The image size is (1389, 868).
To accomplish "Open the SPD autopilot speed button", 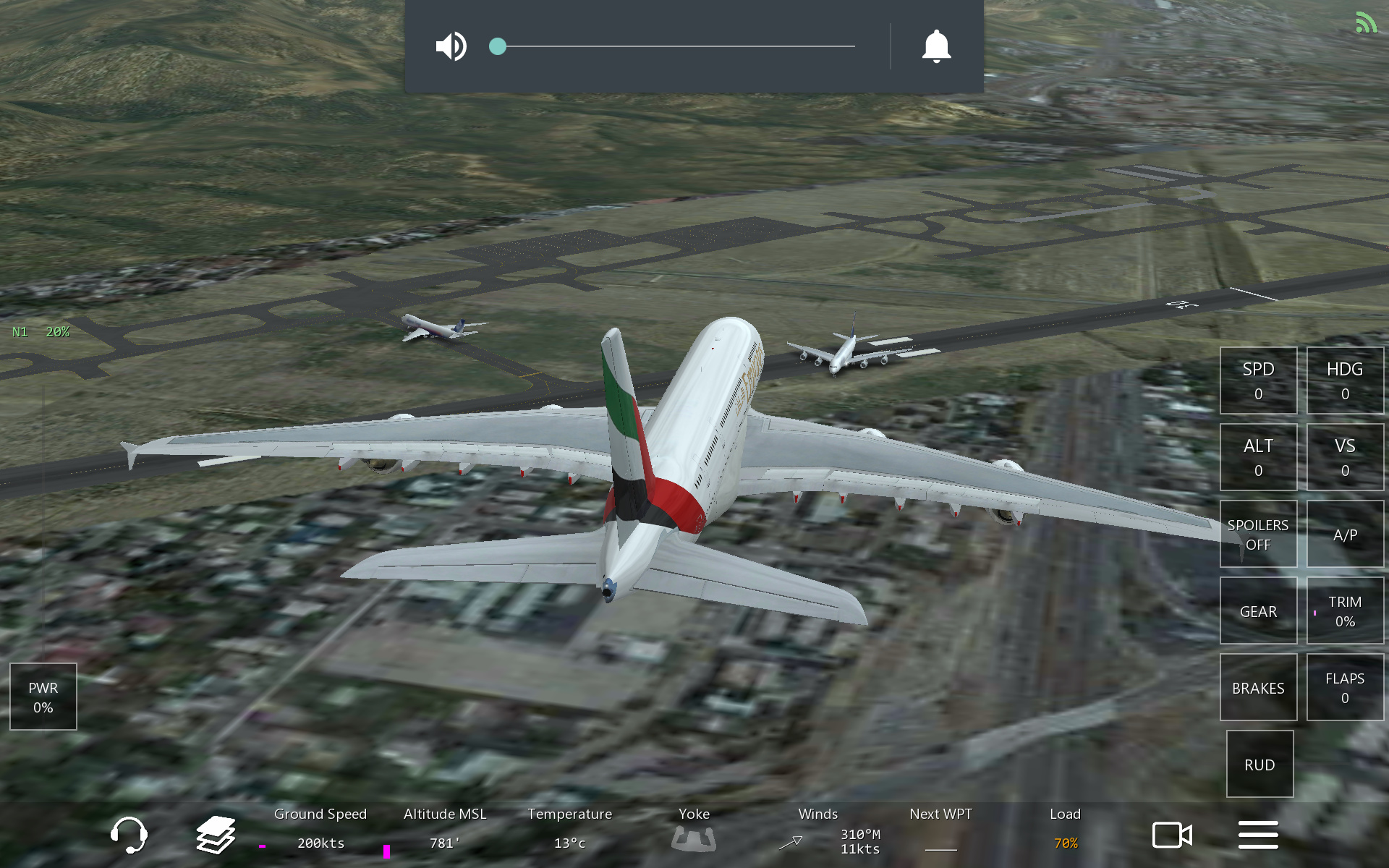I will (1258, 380).
